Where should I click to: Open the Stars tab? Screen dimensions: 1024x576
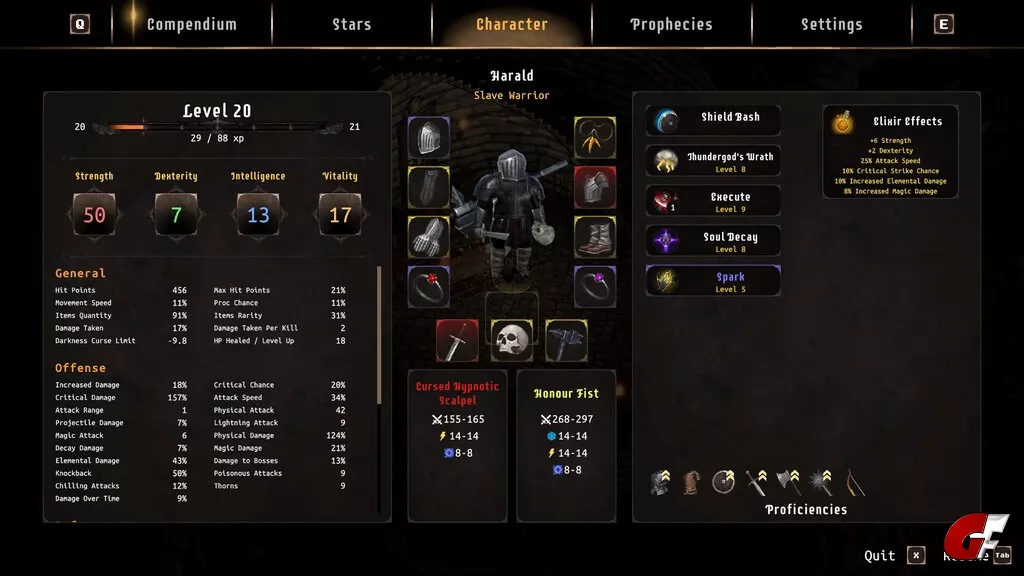[x=351, y=24]
